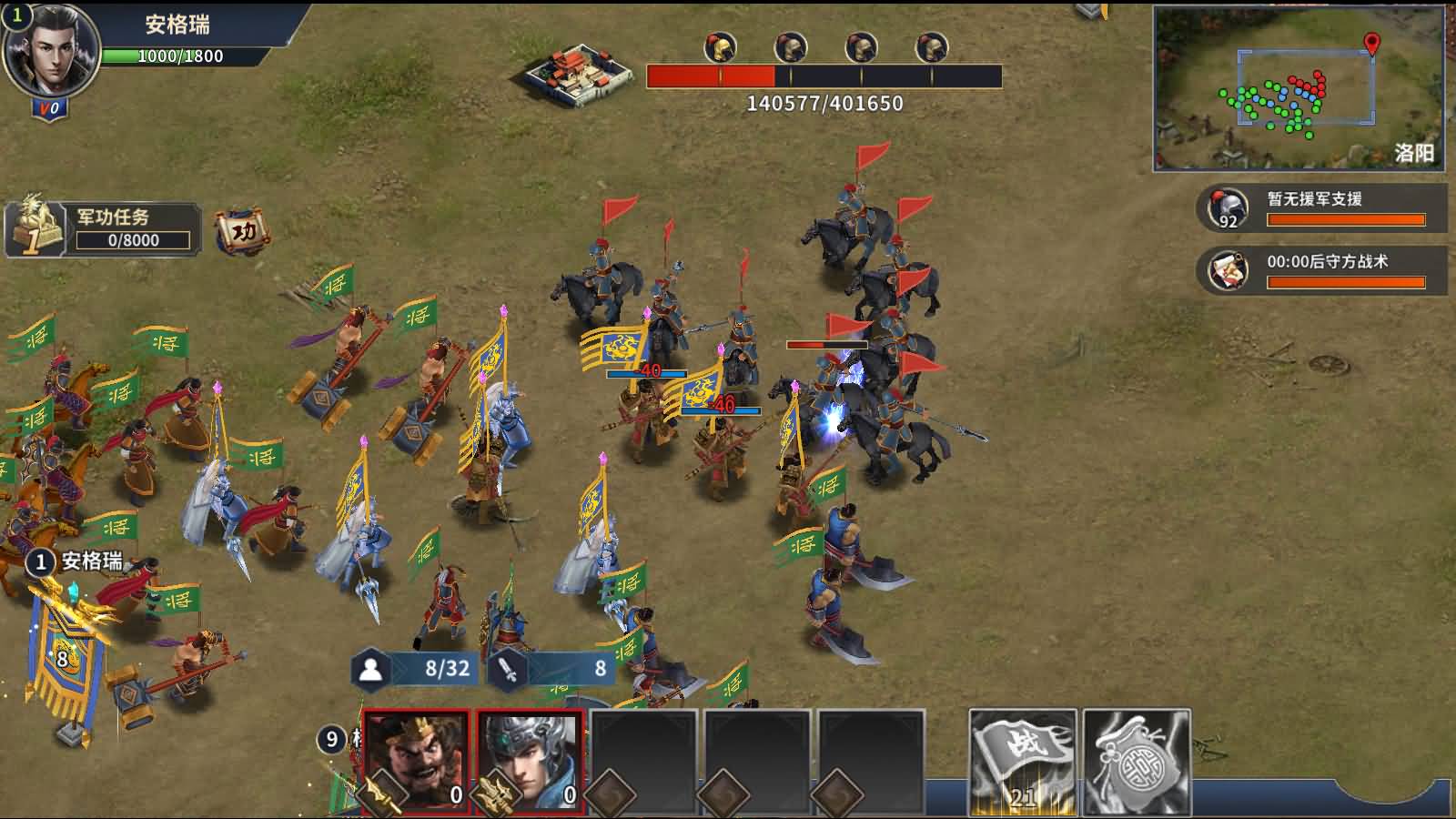Click the city fortress icon beside the health bar
Viewport: 1456px width, 819px height.
581,75
